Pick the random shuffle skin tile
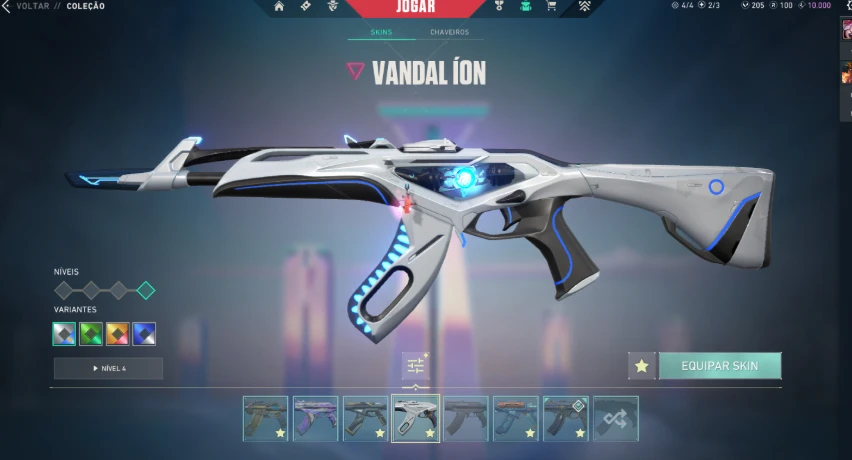The width and height of the screenshot is (852, 460). [x=616, y=418]
